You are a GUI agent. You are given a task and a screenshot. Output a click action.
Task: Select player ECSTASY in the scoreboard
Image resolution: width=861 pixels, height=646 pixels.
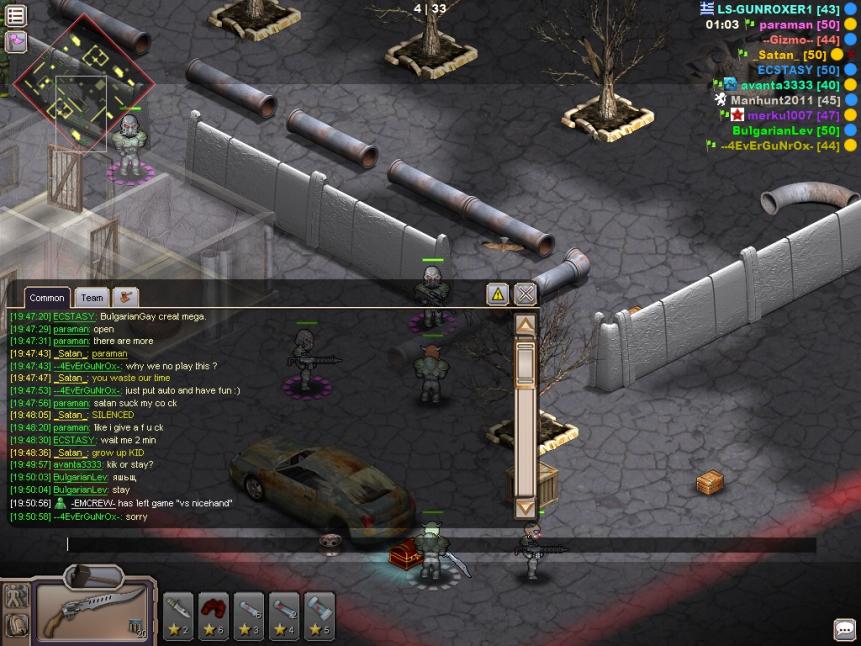coord(797,70)
